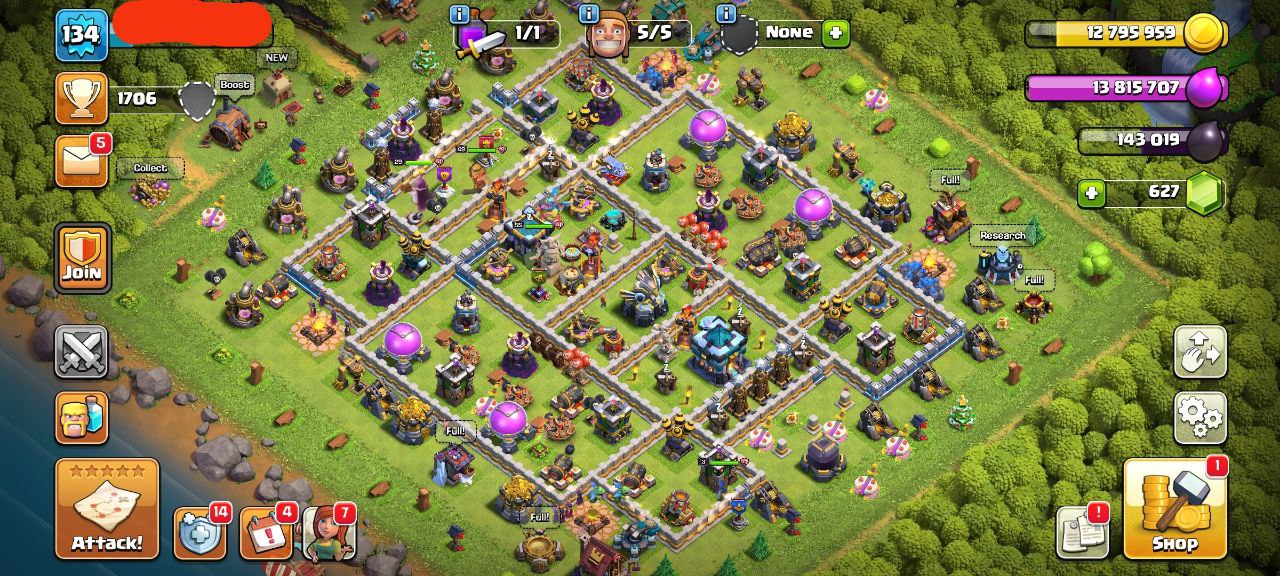
Task: Tap the trophy league icon
Action: (81, 97)
